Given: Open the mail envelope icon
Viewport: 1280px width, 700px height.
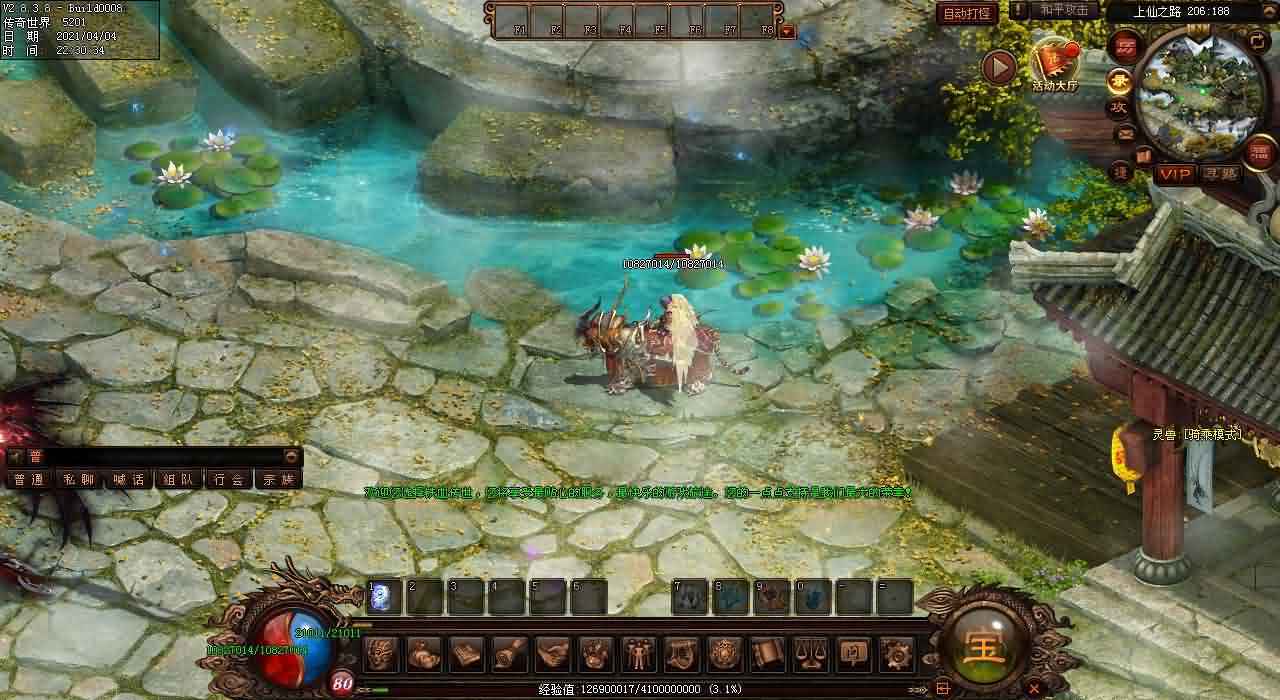Looking at the screenshot, I should pyautogui.click(x=1125, y=134).
